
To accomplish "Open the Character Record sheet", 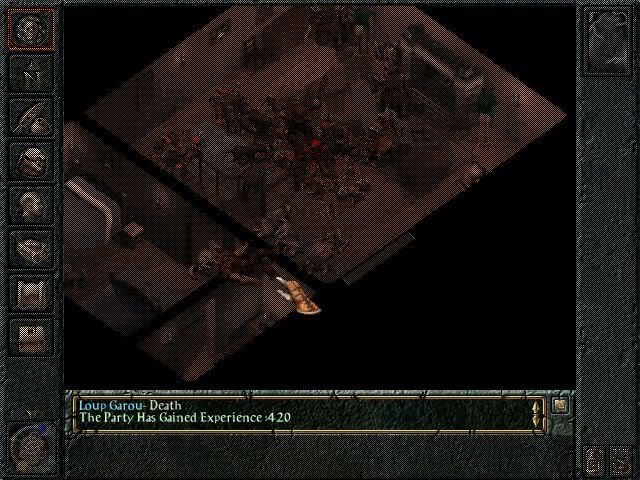I will (x=30, y=204).
